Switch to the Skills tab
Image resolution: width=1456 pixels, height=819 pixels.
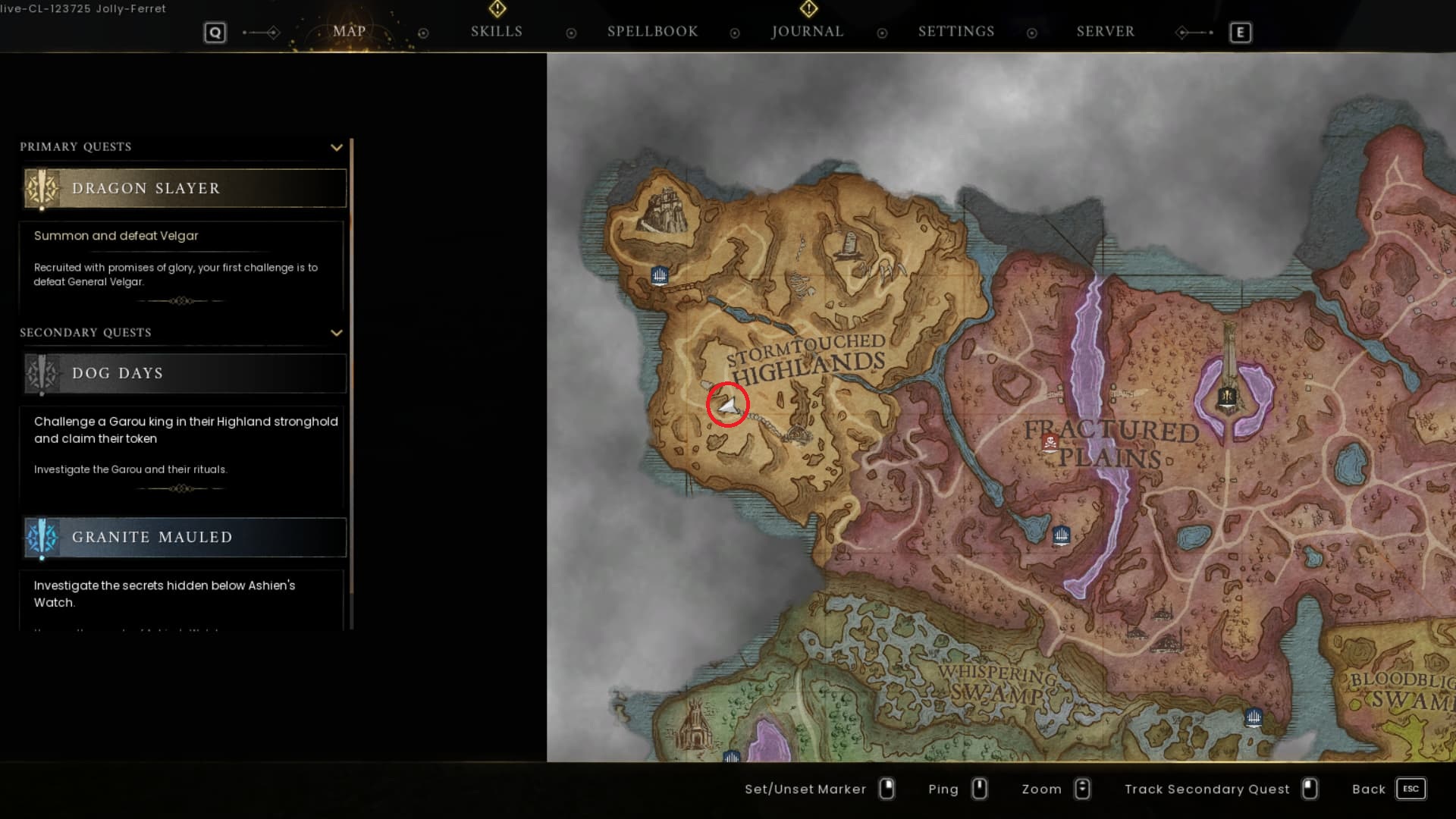pyautogui.click(x=496, y=31)
